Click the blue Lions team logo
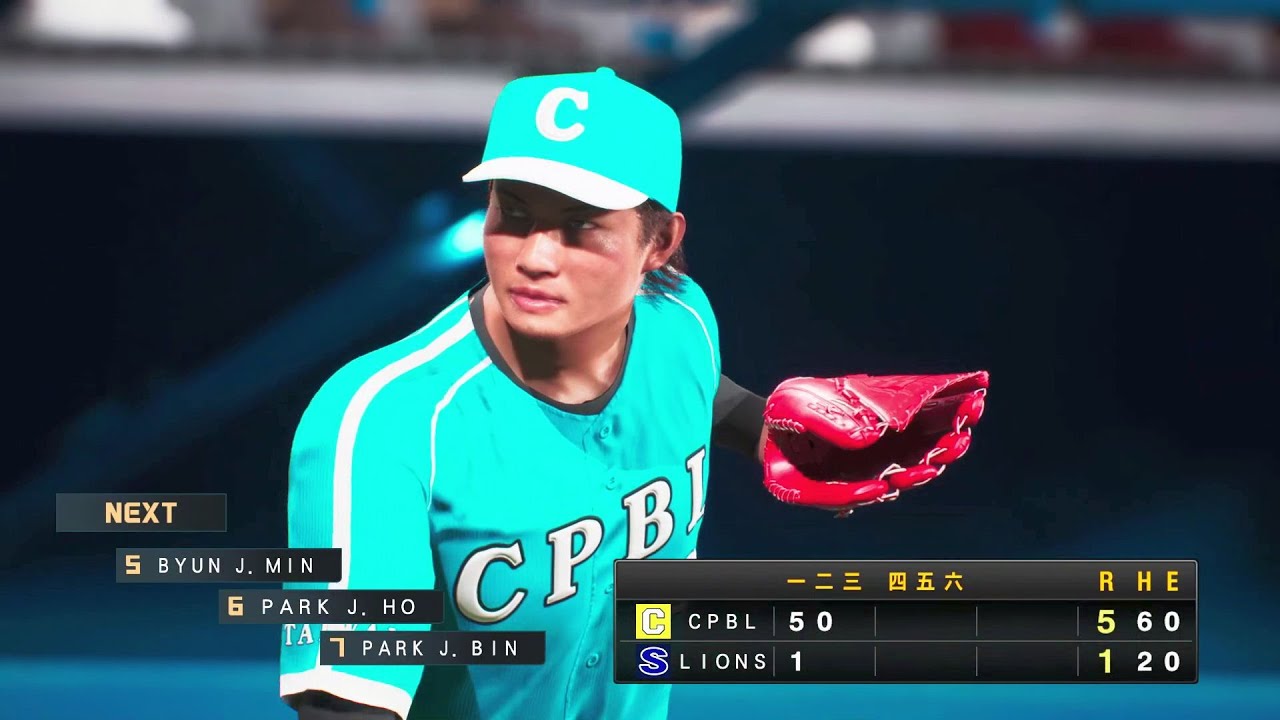 pos(653,661)
